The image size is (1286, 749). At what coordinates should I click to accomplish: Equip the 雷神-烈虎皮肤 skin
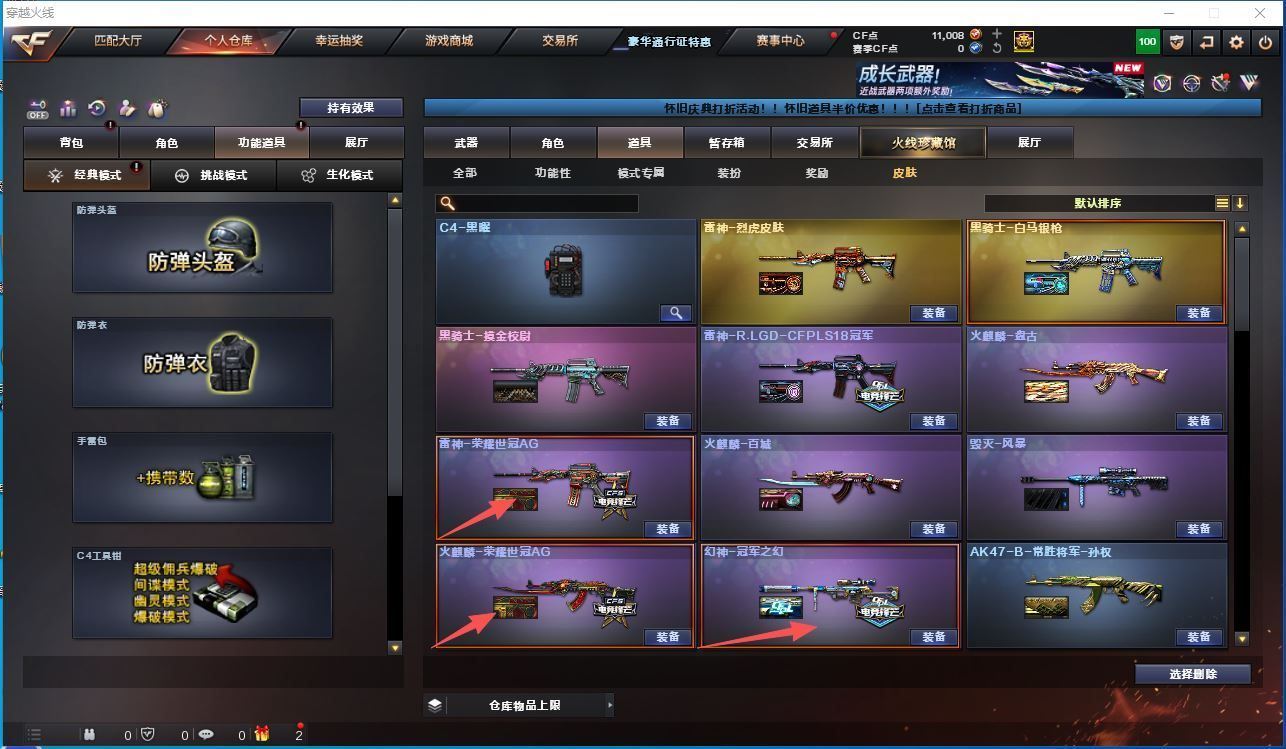[933, 313]
